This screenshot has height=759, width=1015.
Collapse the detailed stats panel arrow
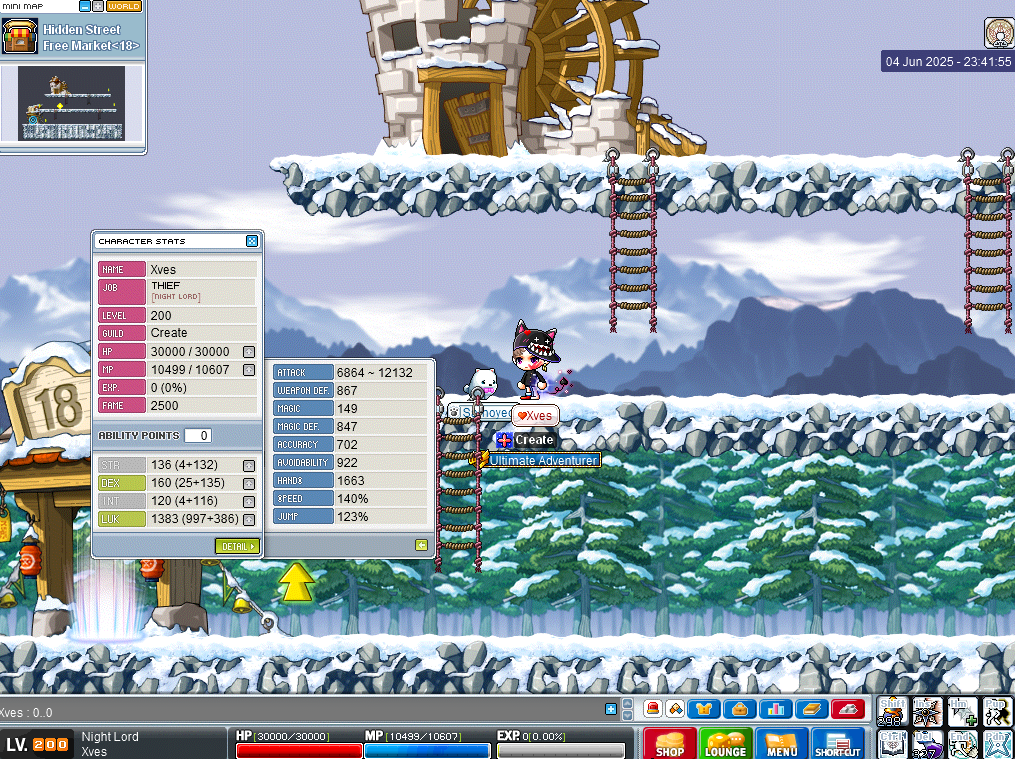pos(422,545)
